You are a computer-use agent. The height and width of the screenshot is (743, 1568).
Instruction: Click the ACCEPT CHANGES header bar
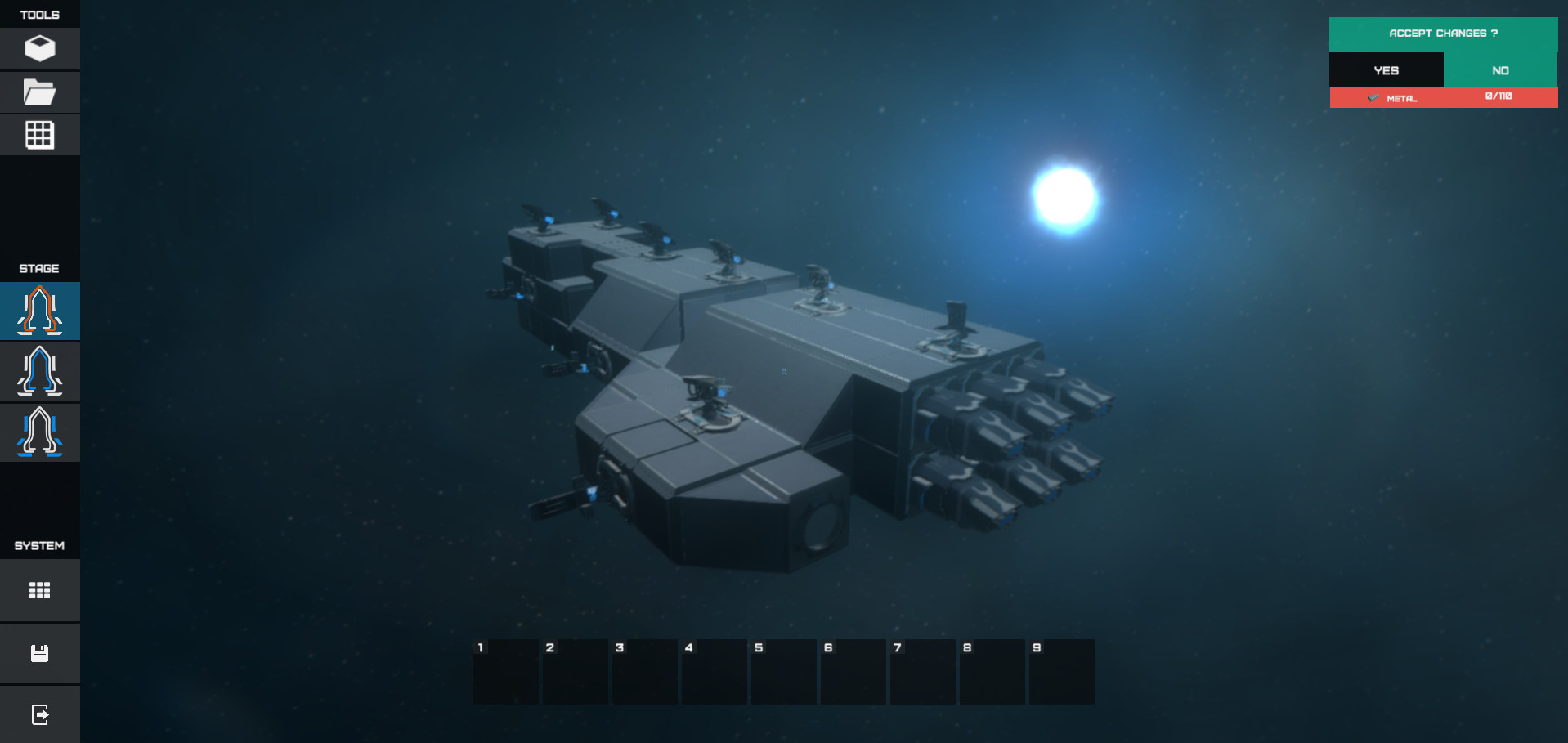click(x=1443, y=34)
